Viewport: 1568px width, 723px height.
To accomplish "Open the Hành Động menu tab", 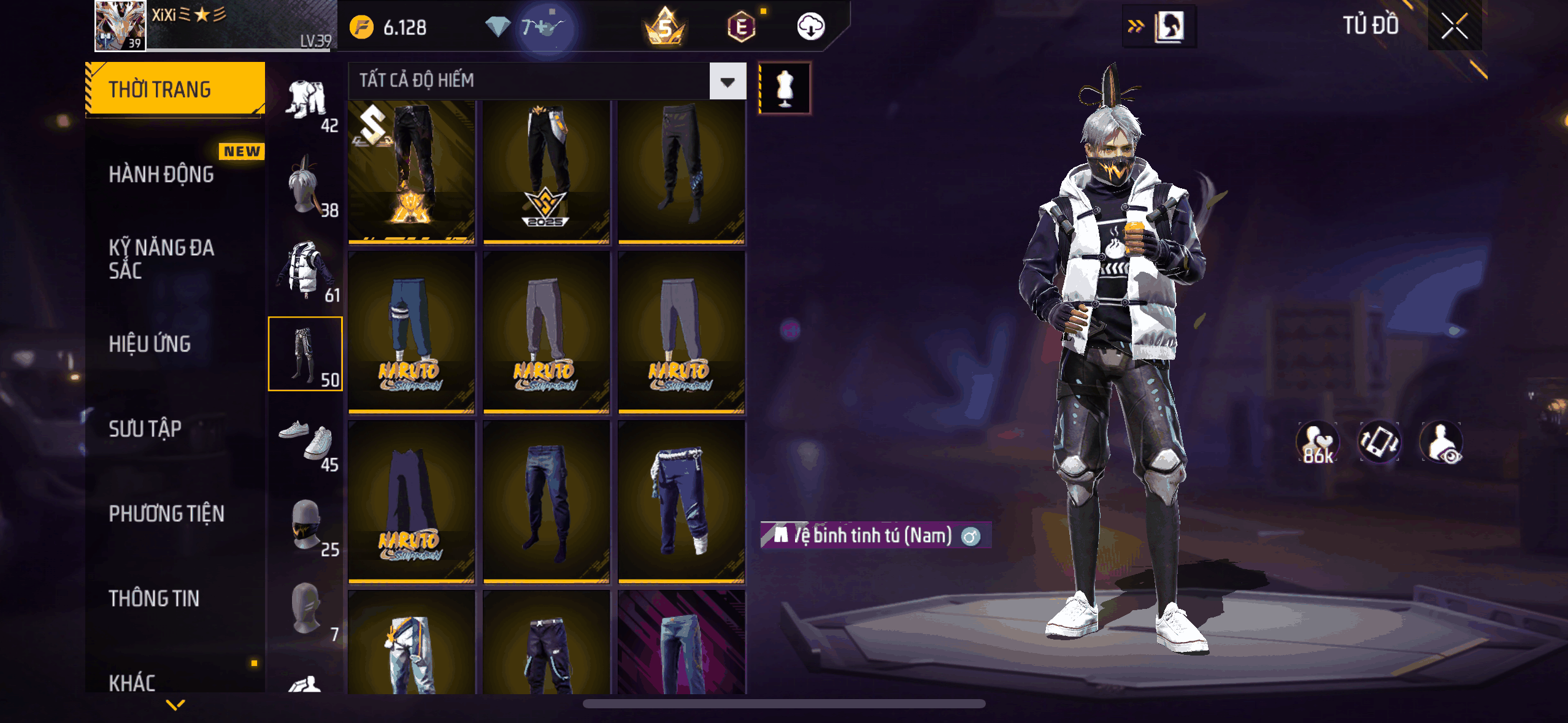I will pos(161,175).
